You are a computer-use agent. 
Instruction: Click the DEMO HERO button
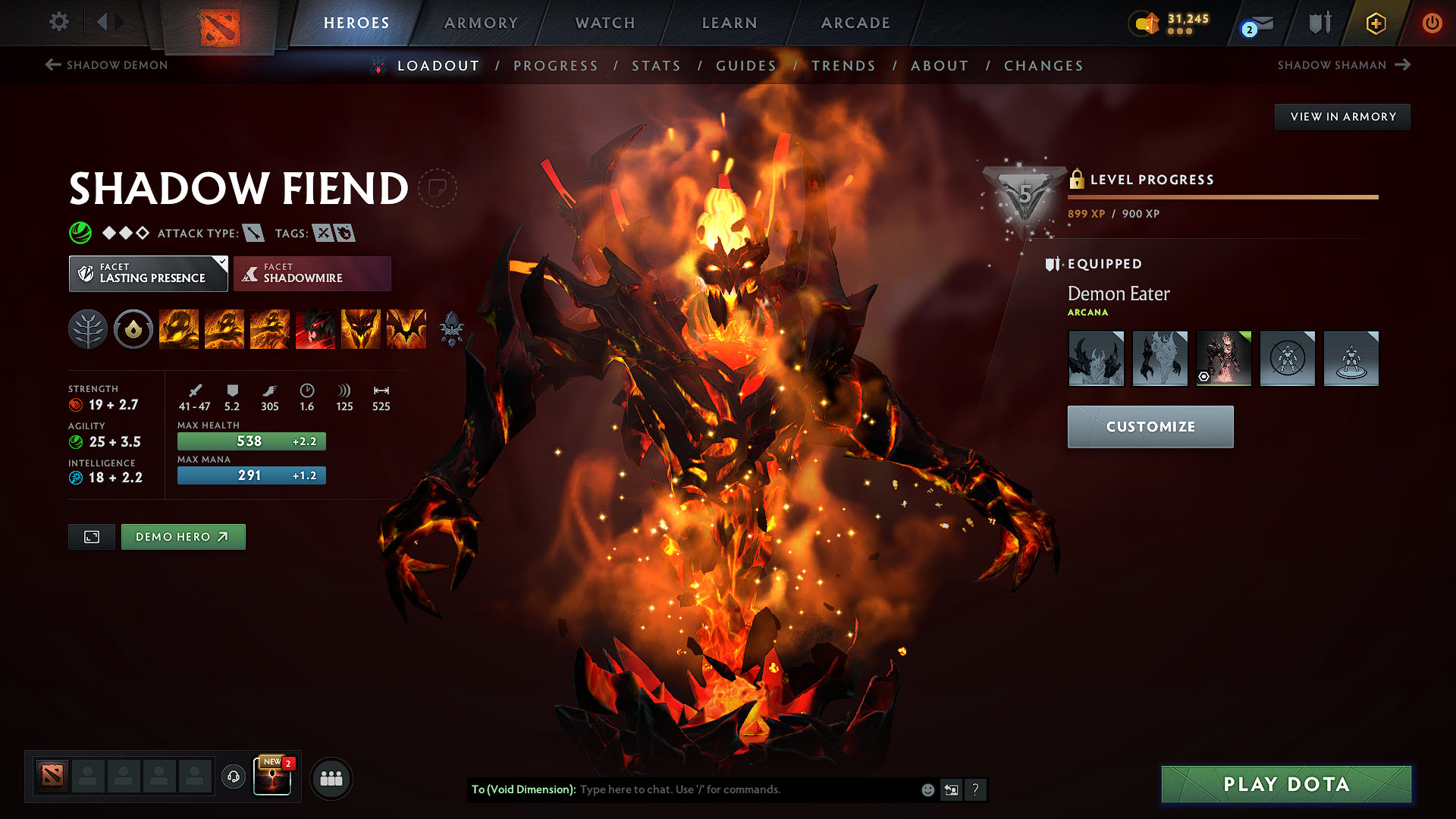coord(183,536)
